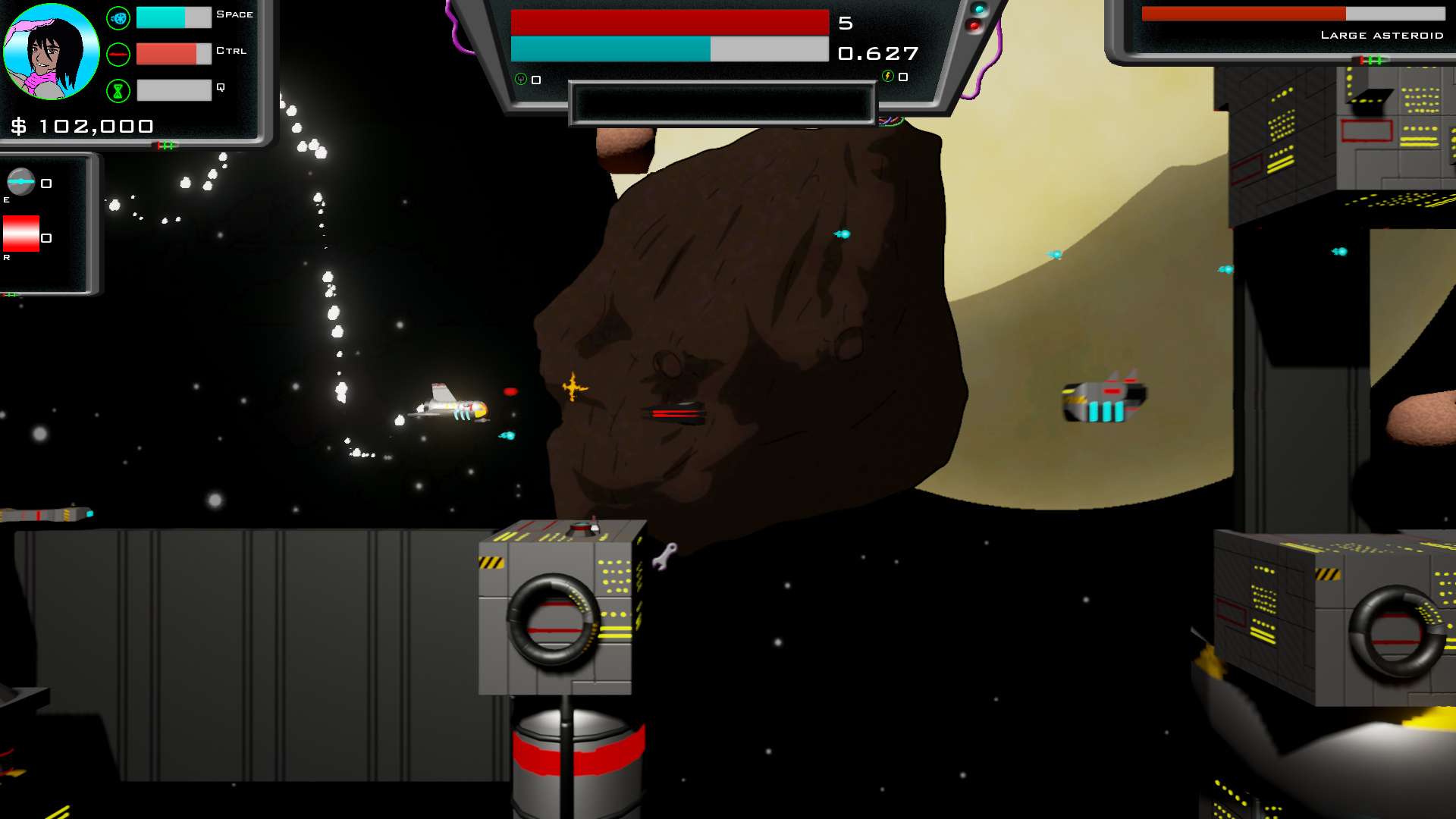Select the grey orb item slot
This screenshot has height=819, width=1456.
(21, 182)
